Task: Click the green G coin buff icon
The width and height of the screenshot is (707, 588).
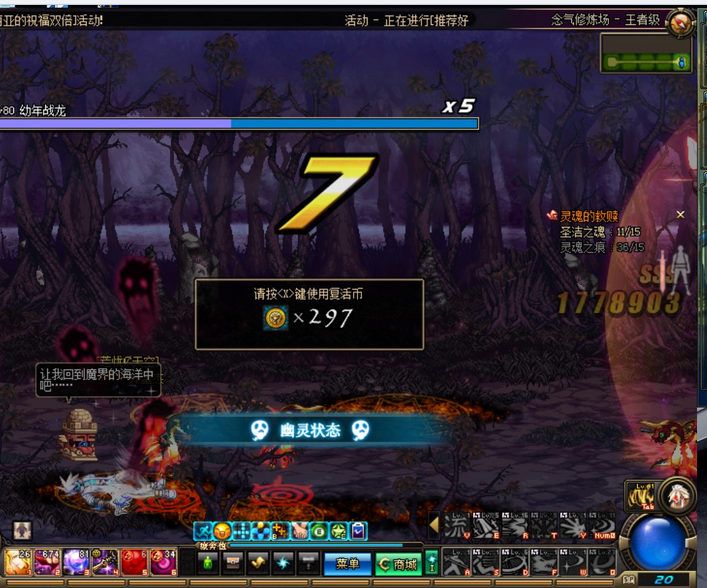Action: click(x=318, y=531)
